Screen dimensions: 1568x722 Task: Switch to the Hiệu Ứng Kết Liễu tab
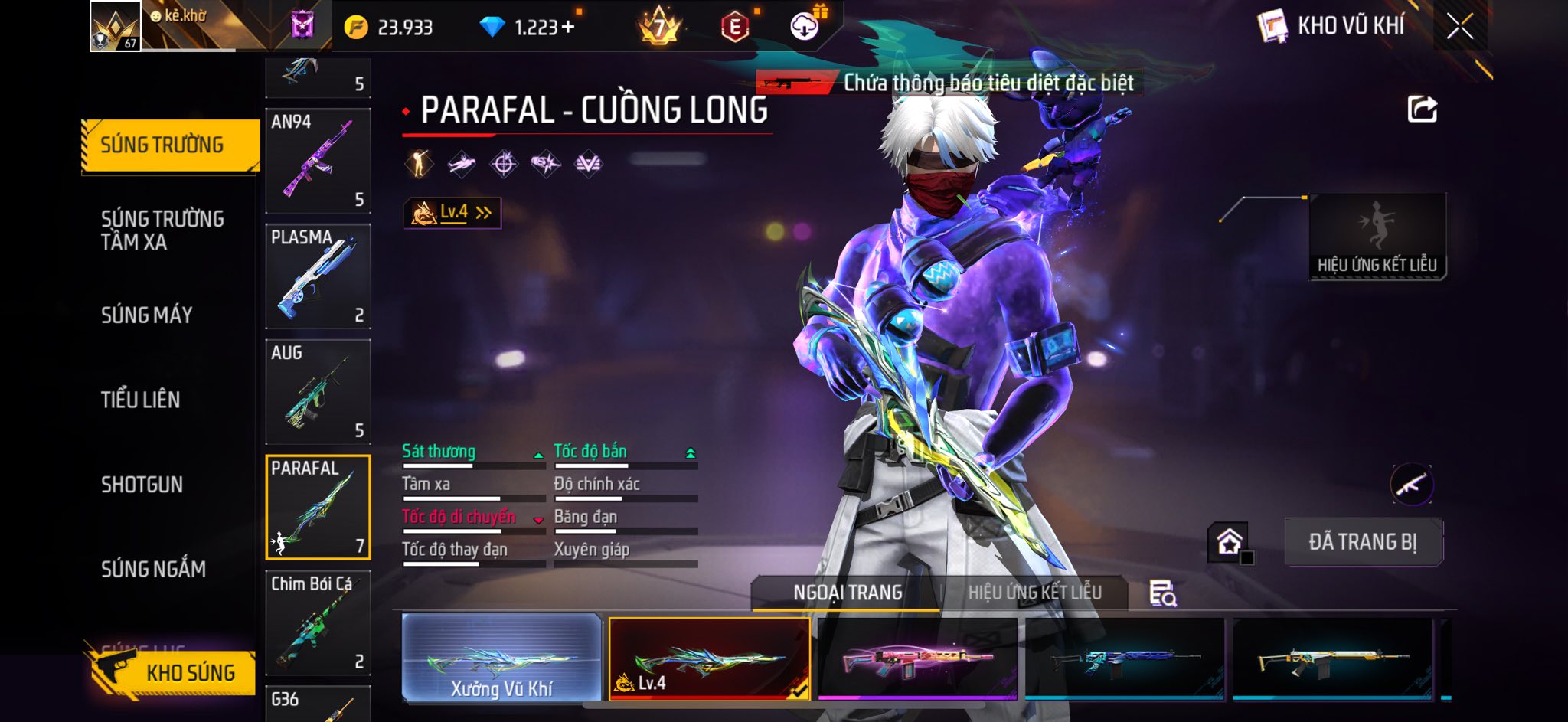[1034, 593]
